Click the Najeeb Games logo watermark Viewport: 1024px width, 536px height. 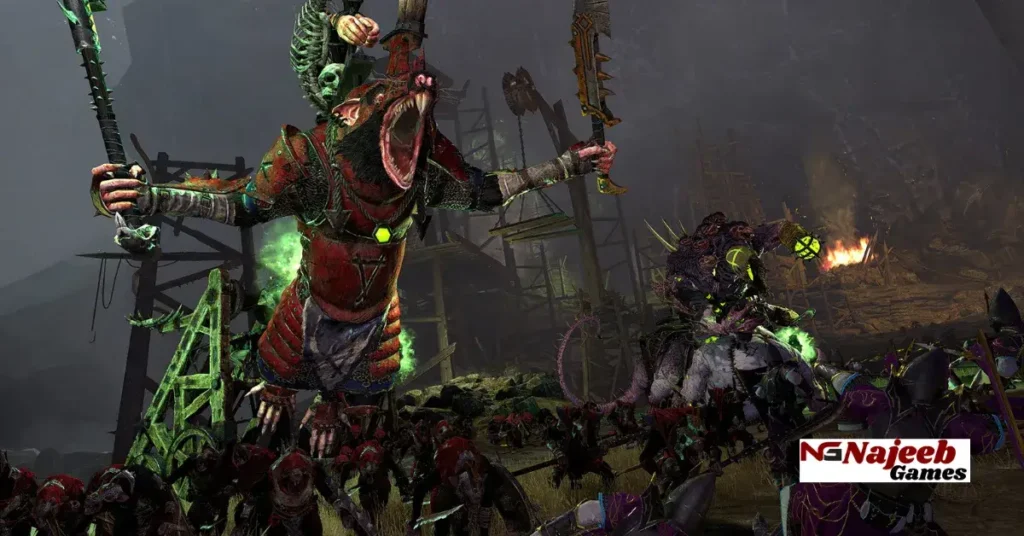[884, 460]
